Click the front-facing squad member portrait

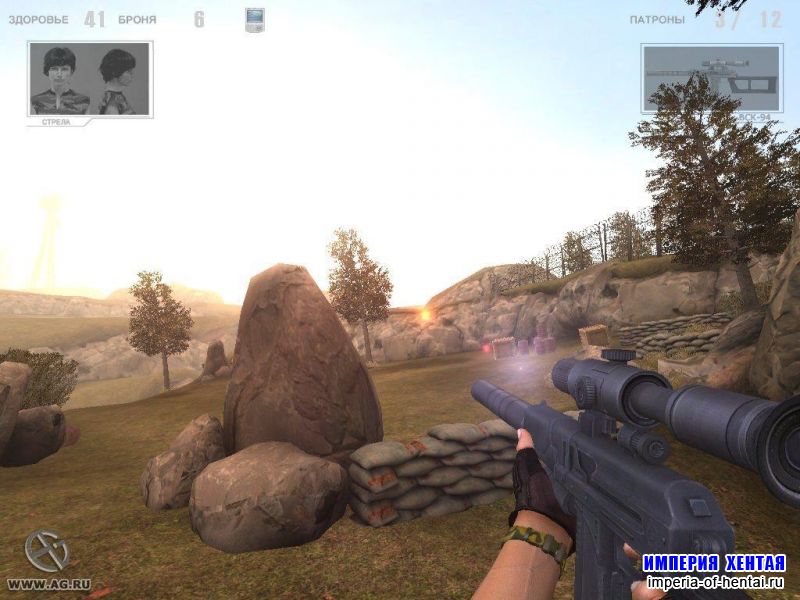click(x=60, y=79)
